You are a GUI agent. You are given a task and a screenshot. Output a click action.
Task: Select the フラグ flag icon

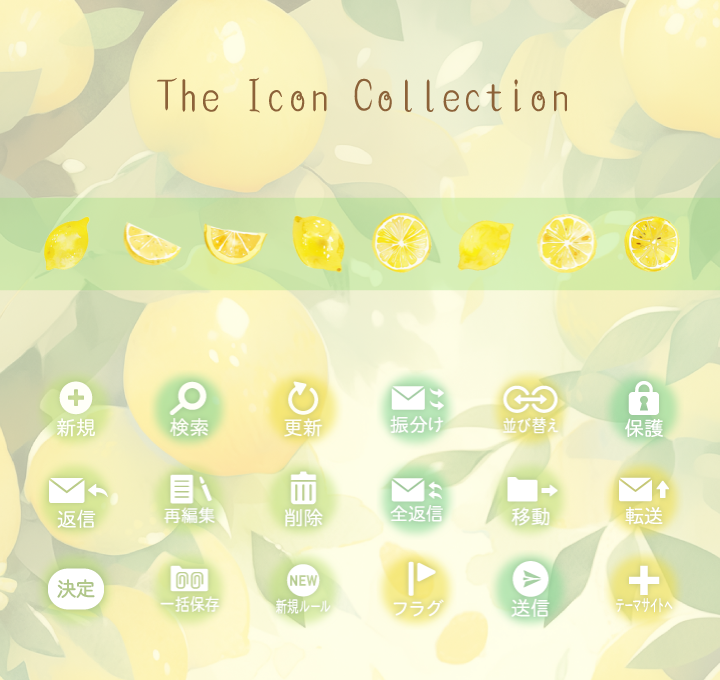click(x=418, y=589)
